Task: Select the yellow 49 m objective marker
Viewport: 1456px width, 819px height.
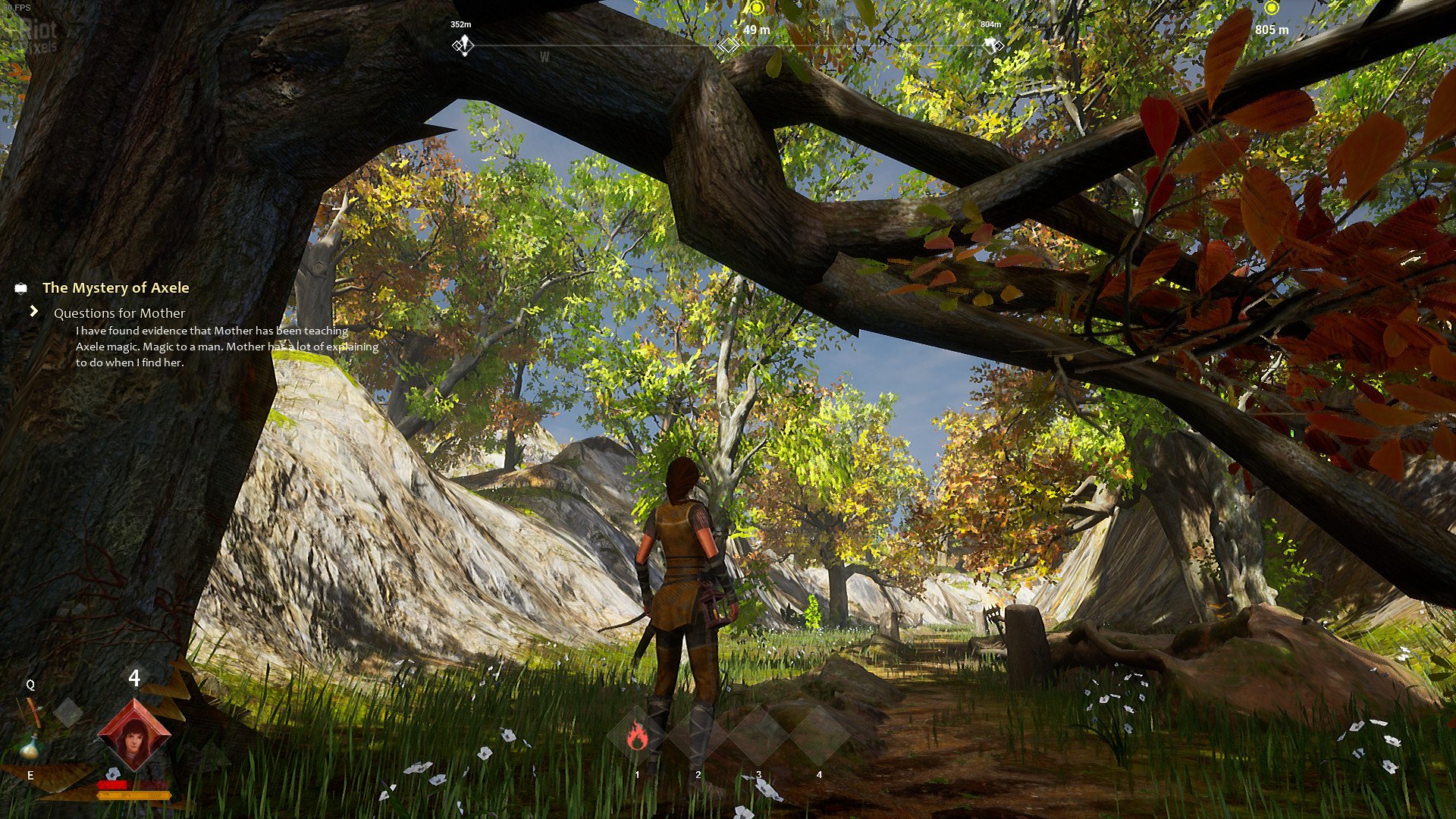Action: (x=756, y=9)
